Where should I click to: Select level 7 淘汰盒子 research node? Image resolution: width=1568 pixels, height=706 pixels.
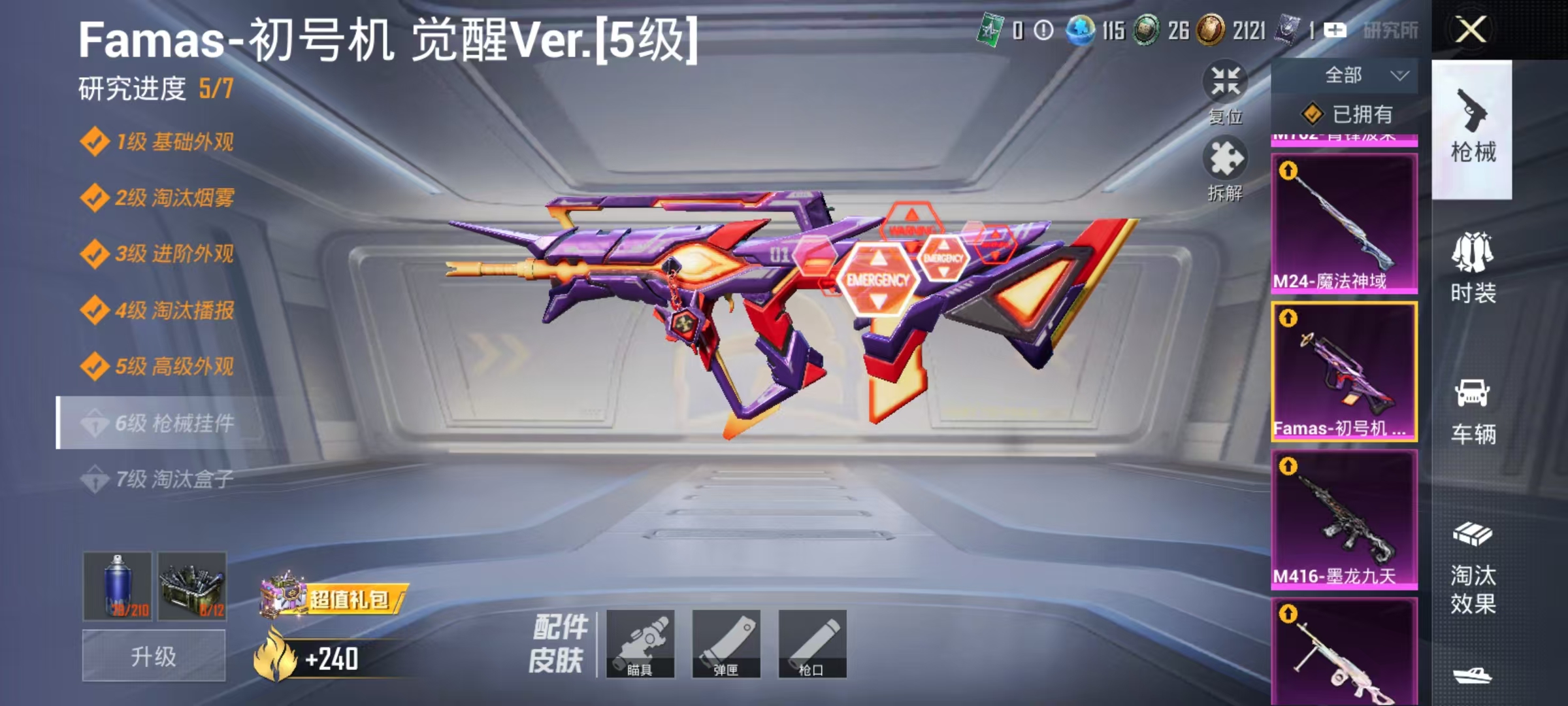pos(161,479)
